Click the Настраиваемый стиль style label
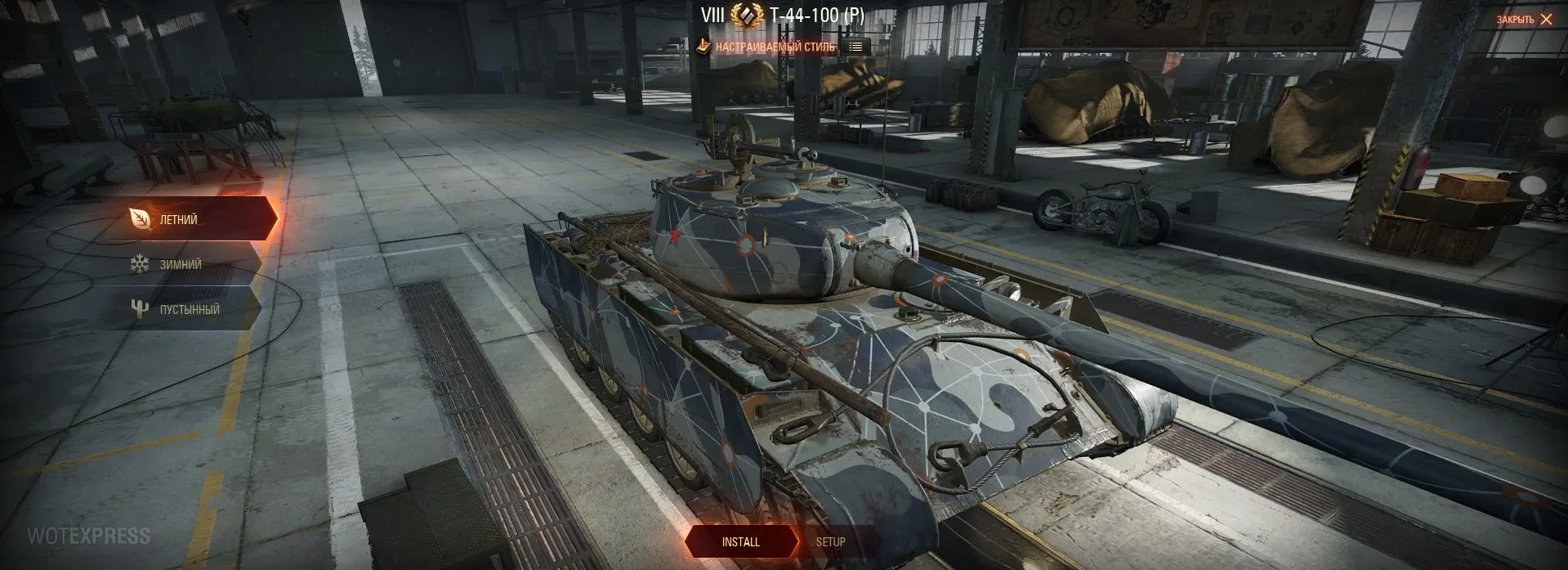 click(775, 47)
